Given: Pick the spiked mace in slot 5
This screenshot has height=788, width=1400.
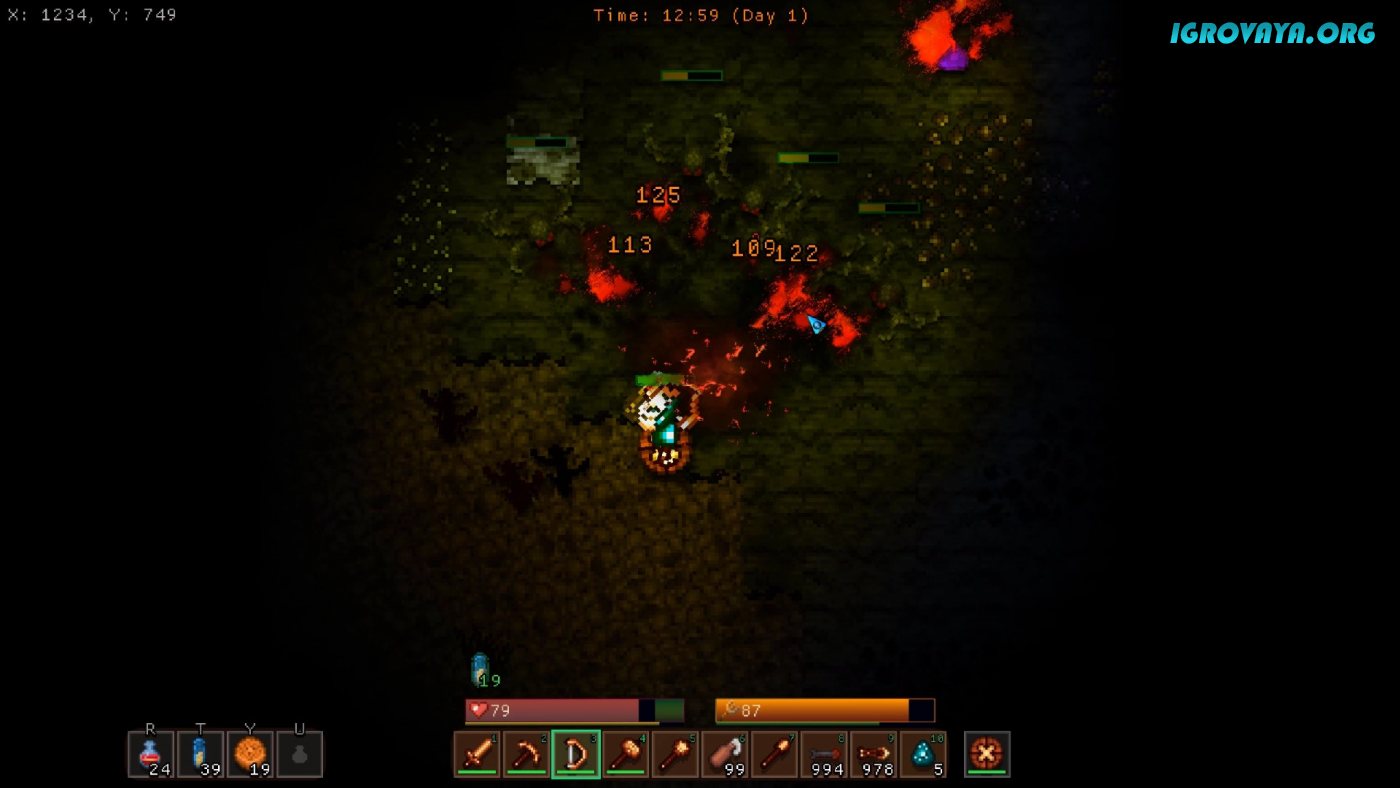Looking at the screenshot, I should (676, 754).
